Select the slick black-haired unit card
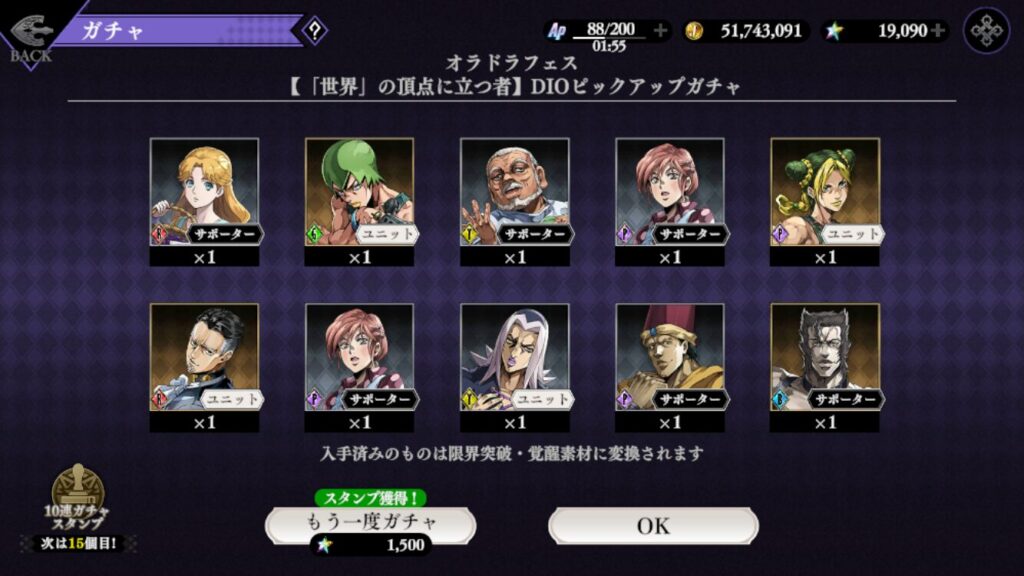Screen dimensions: 1024x576 tap(204, 357)
